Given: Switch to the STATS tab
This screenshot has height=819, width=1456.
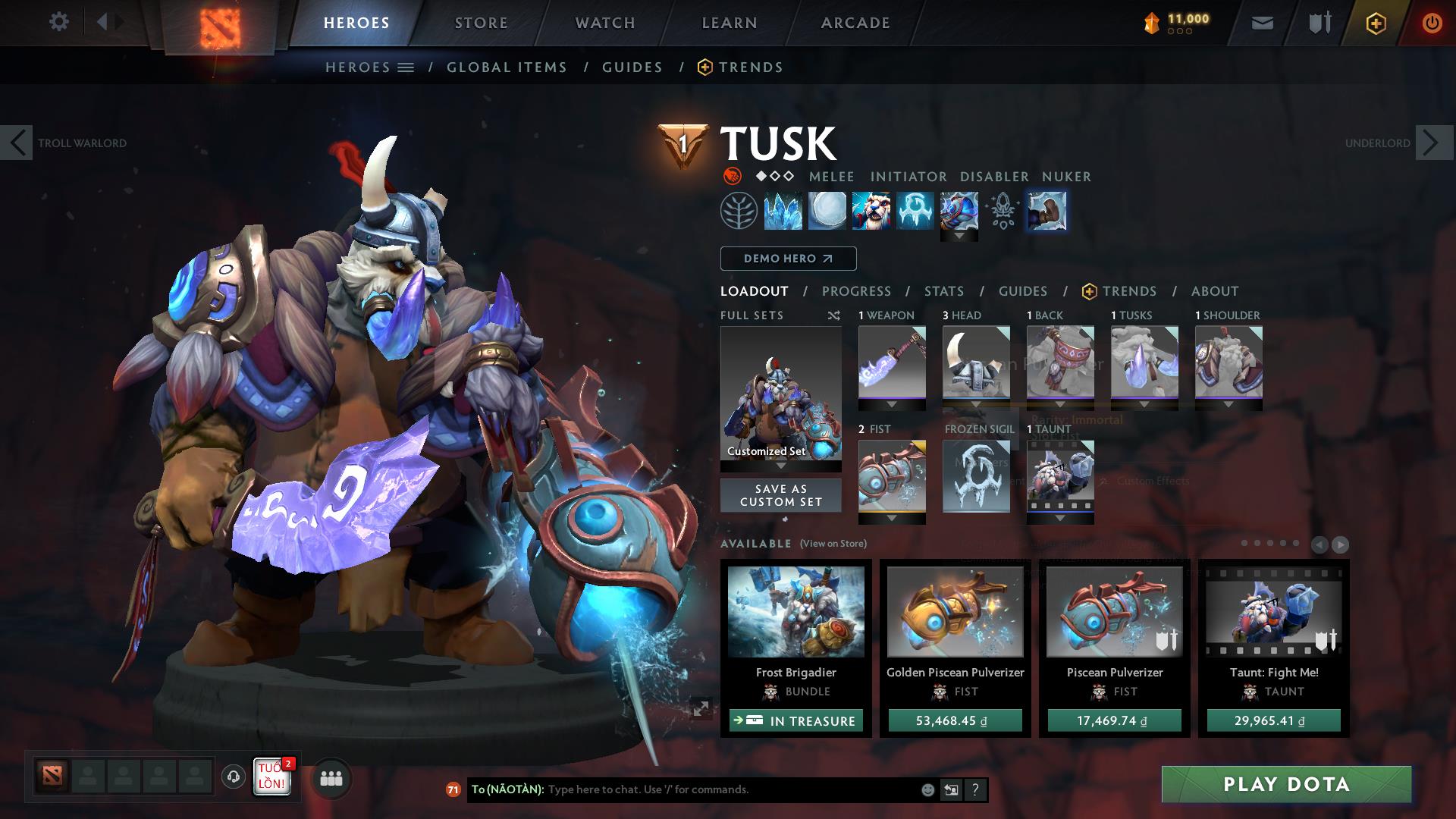Looking at the screenshot, I should (943, 291).
